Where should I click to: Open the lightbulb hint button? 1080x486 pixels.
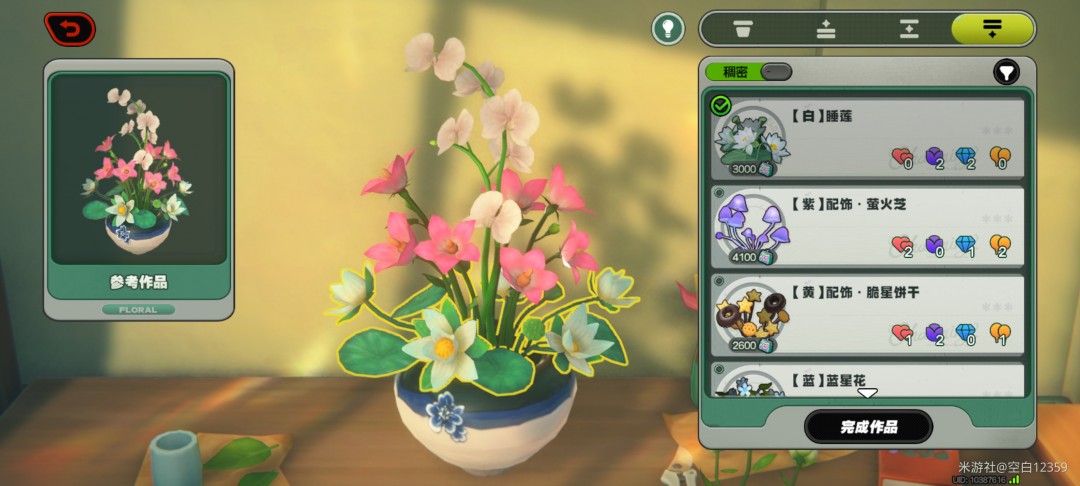(x=668, y=28)
